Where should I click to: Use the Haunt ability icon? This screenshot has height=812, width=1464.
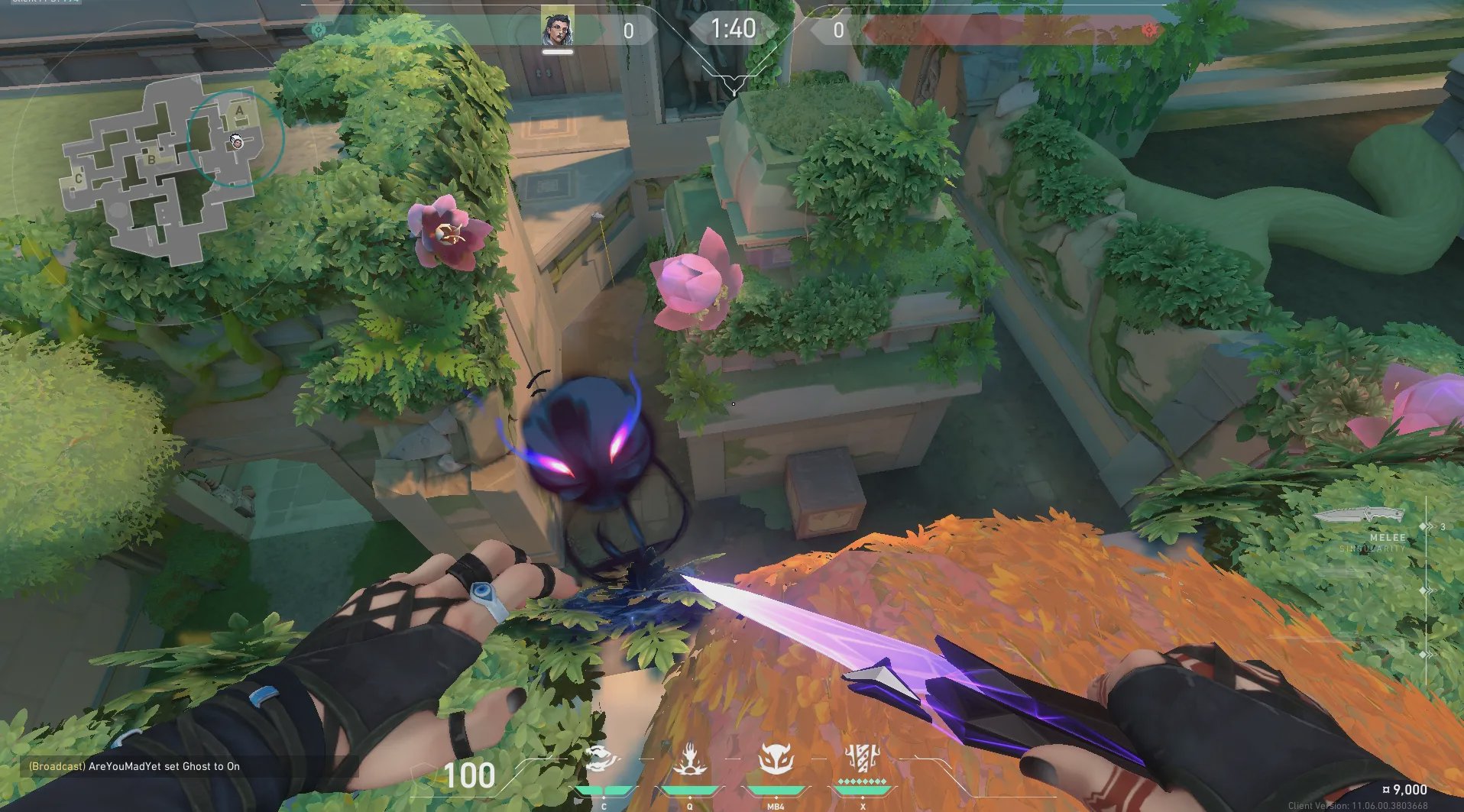pos(776,760)
